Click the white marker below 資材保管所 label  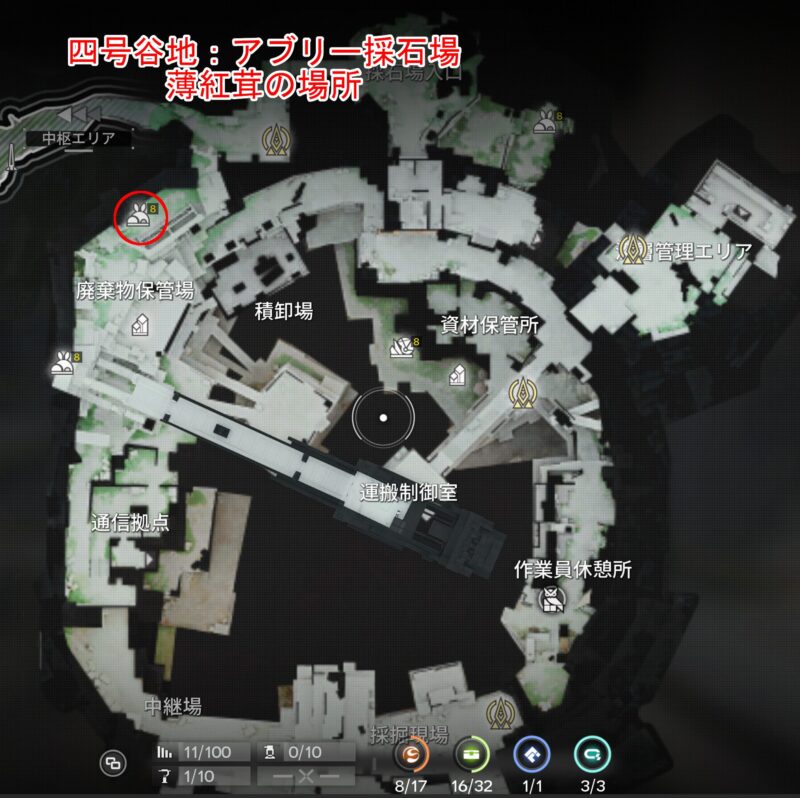(458, 373)
